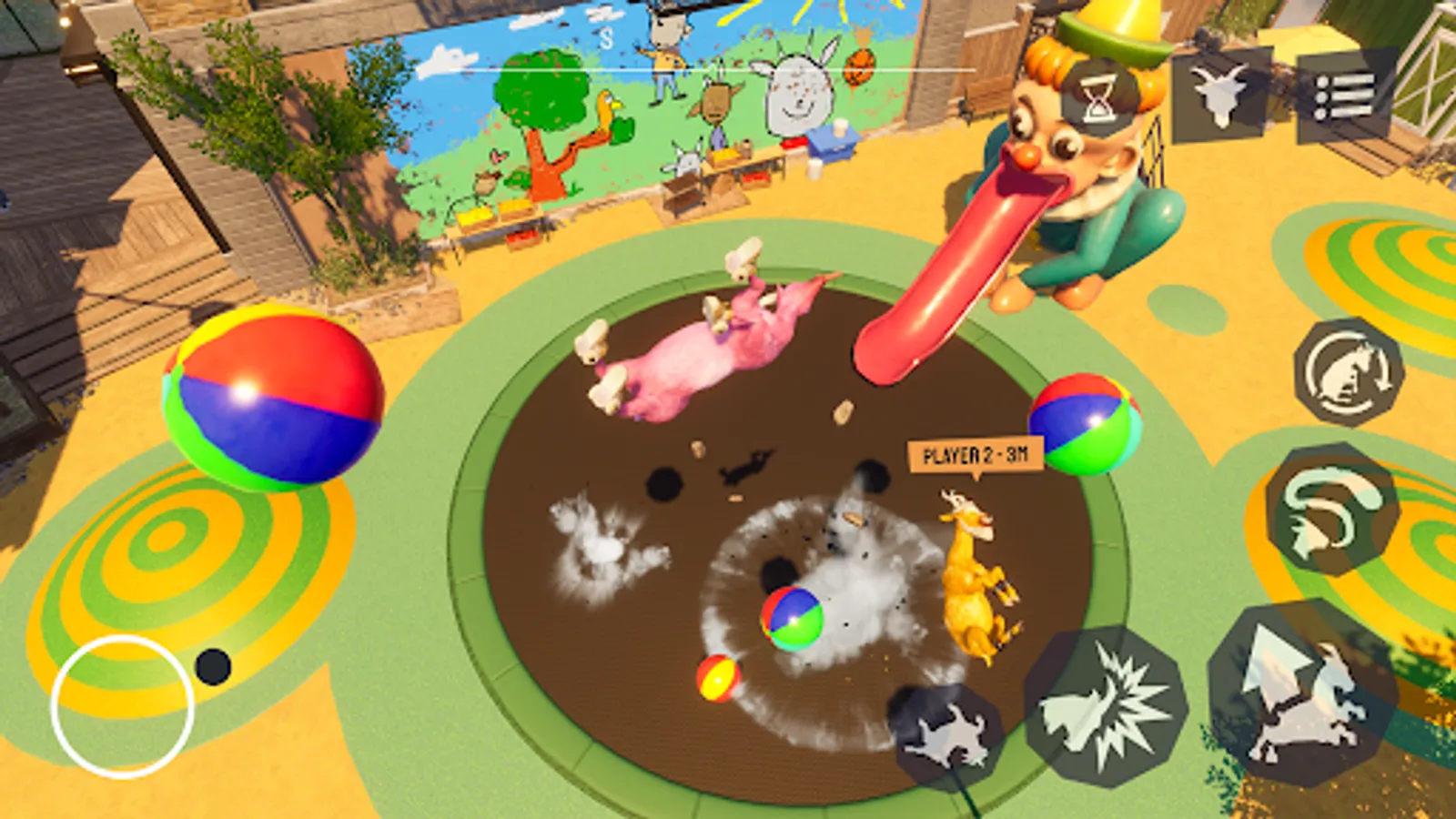Viewport: 1456px width, 819px height.
Task: Tap the small dark dot beside the joystick
Action: pos(212,667)
